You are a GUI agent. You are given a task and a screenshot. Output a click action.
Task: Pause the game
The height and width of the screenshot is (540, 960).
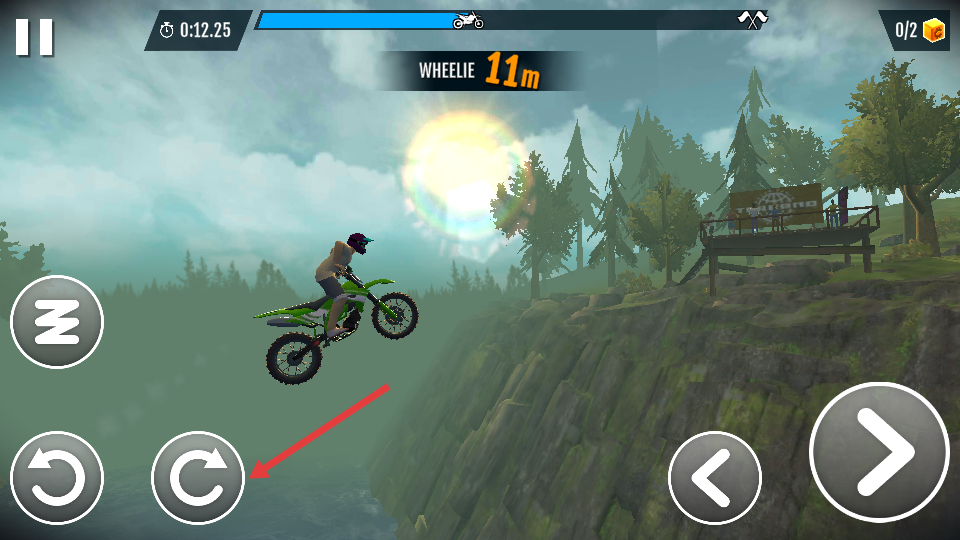[x=34, y=37]
